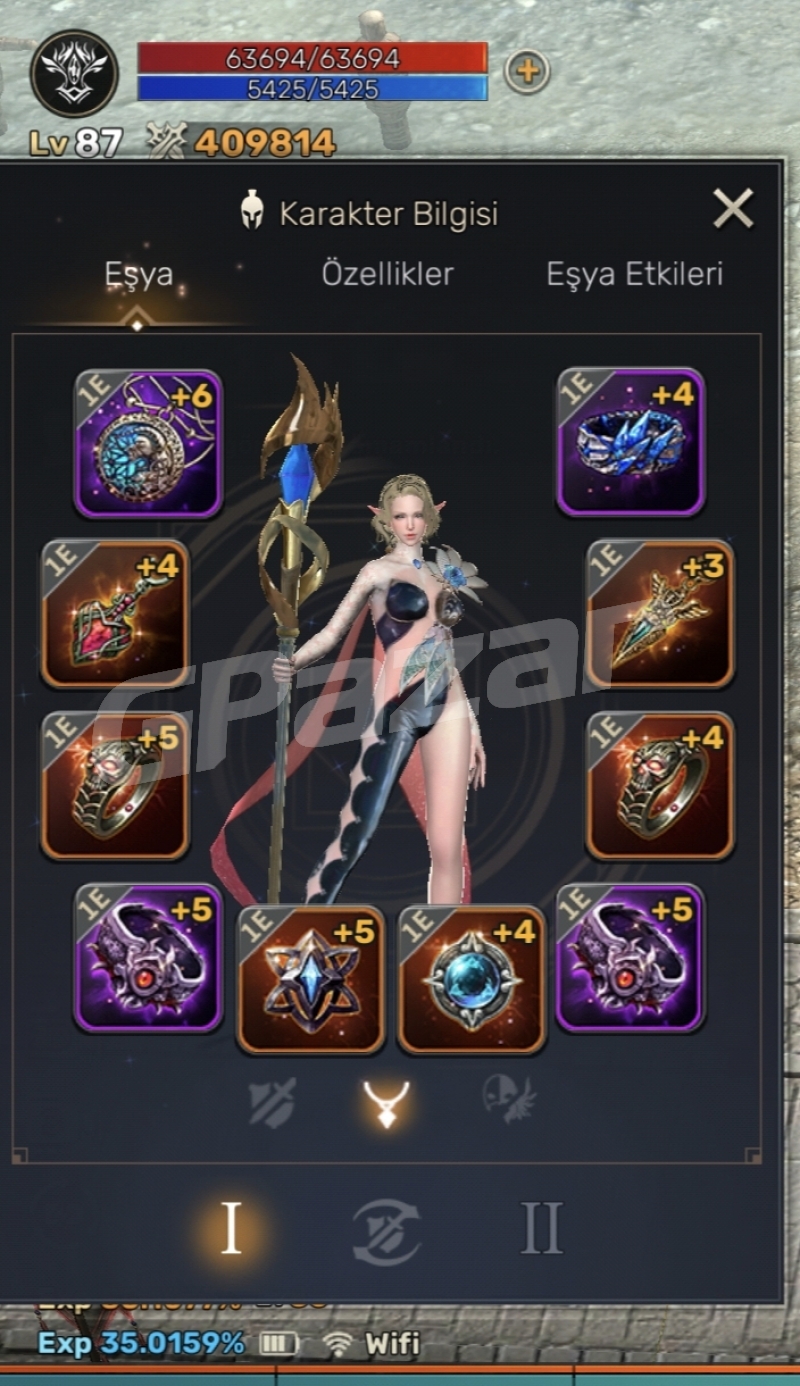Screen dimensions: 800x1386
Task: Switch to equipment preset II
Action: click(541, 1229)
